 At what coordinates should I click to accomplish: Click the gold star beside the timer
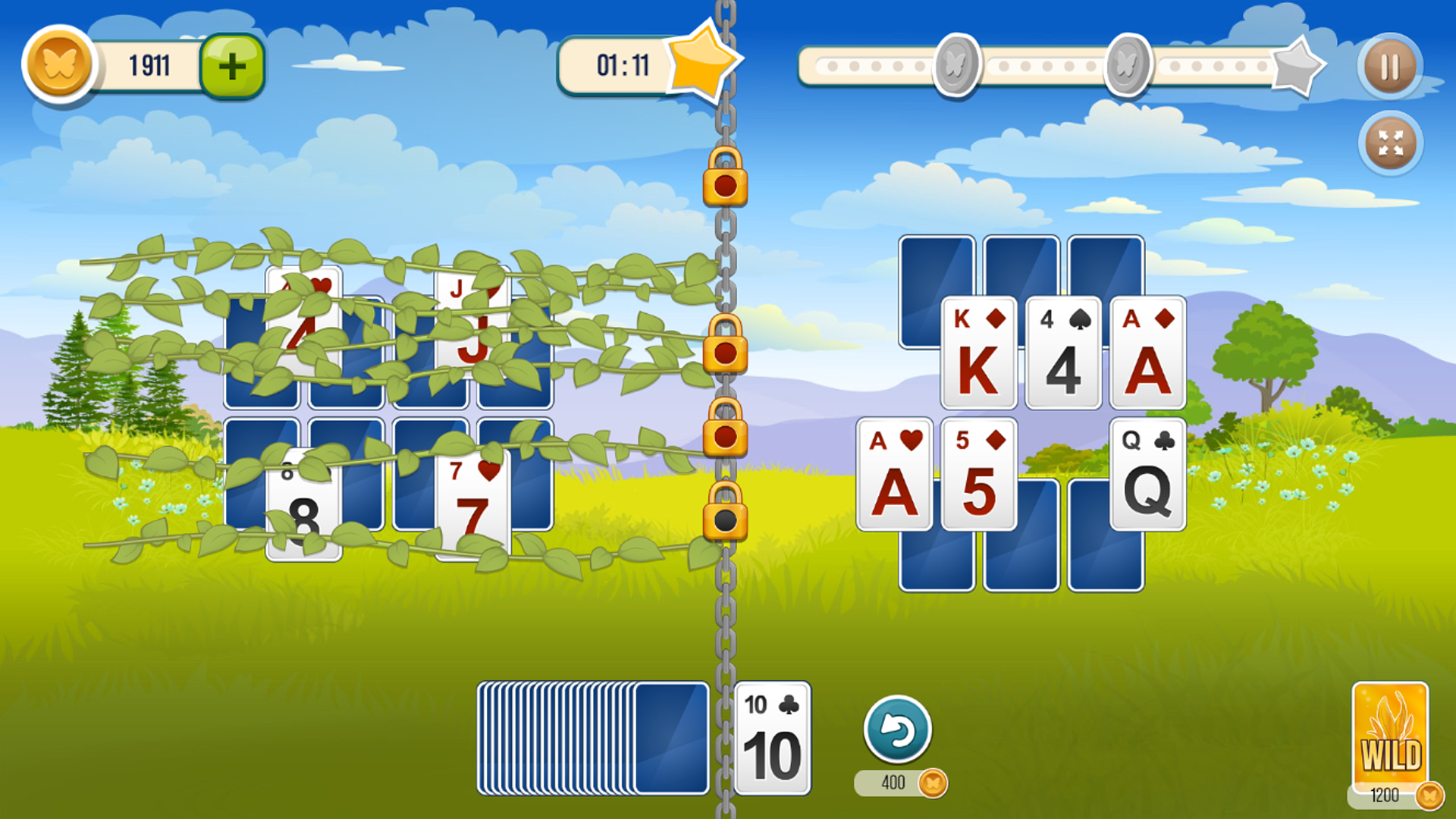(701, 64)
